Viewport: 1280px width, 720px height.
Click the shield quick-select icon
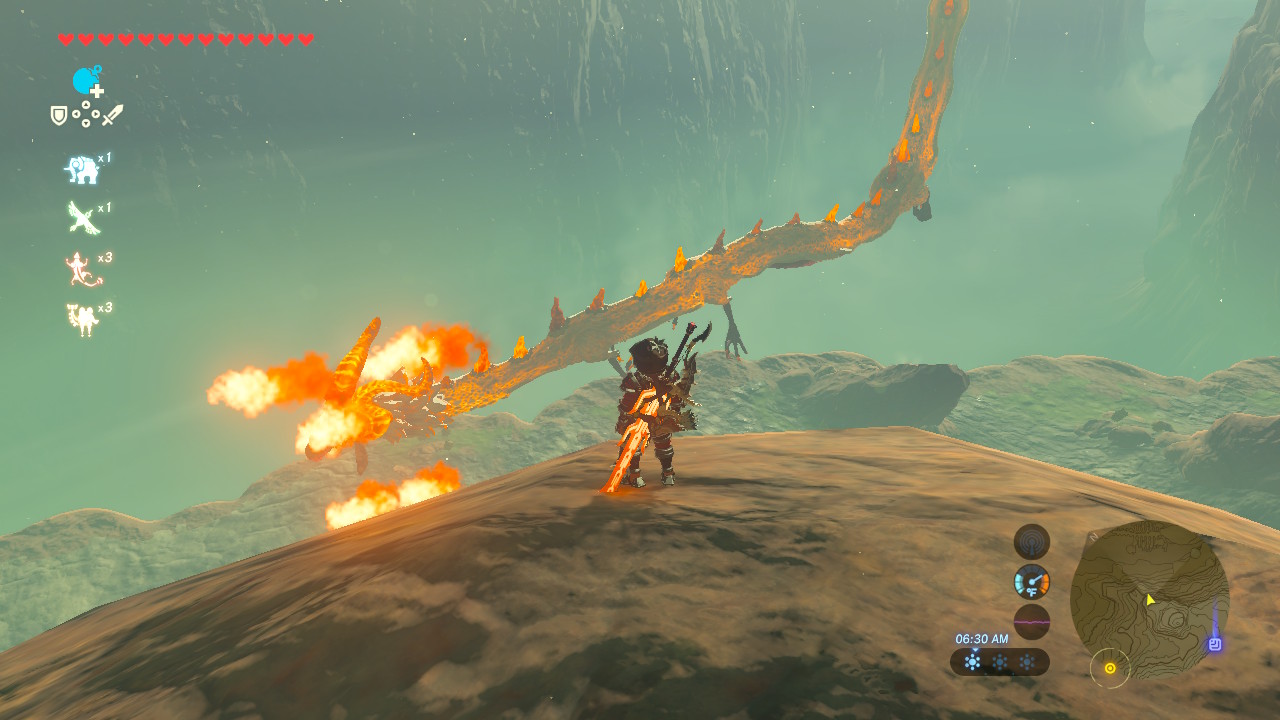click(59, 115)
